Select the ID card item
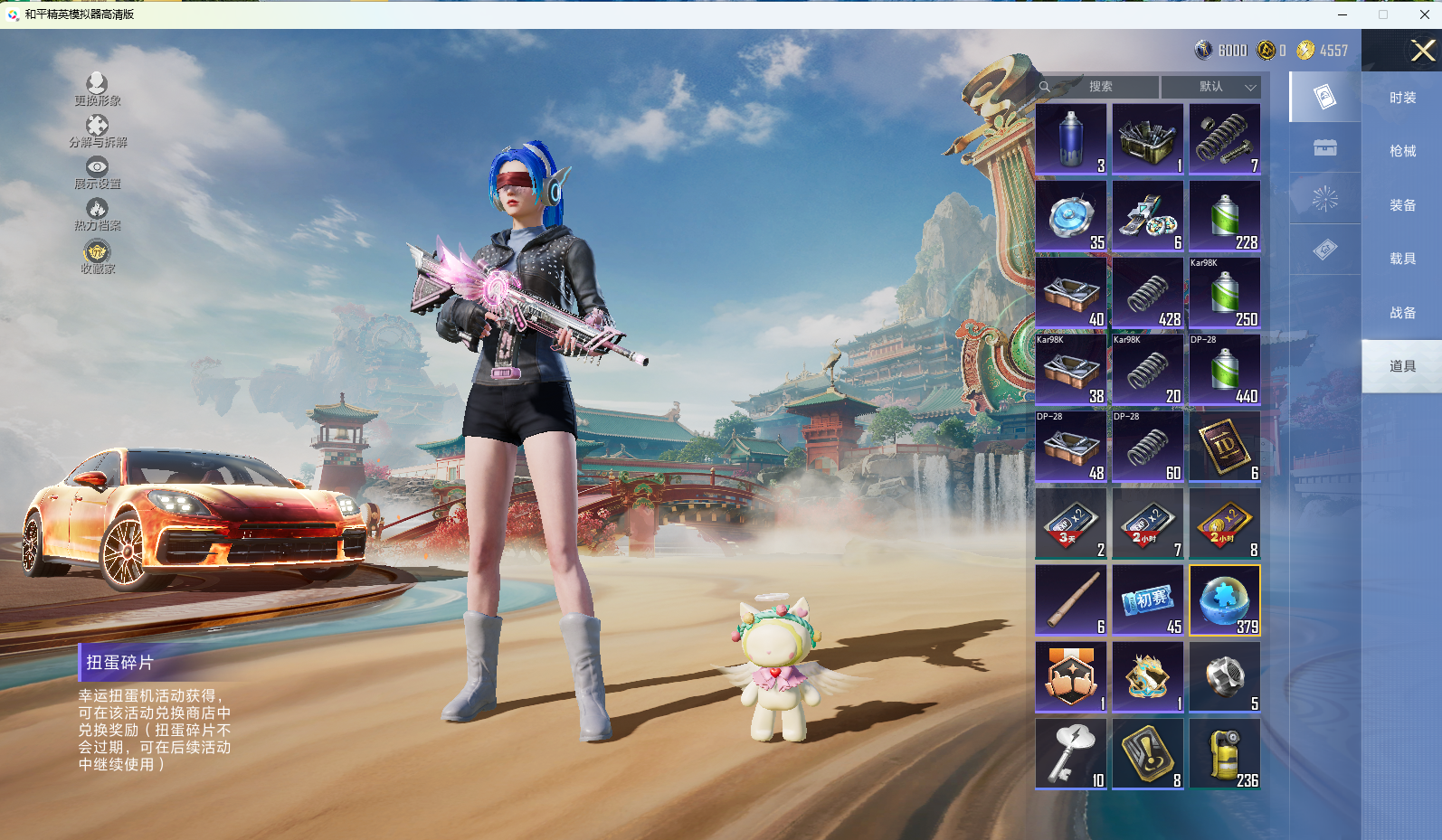The image size is (1442, 840). [1225, 447]
